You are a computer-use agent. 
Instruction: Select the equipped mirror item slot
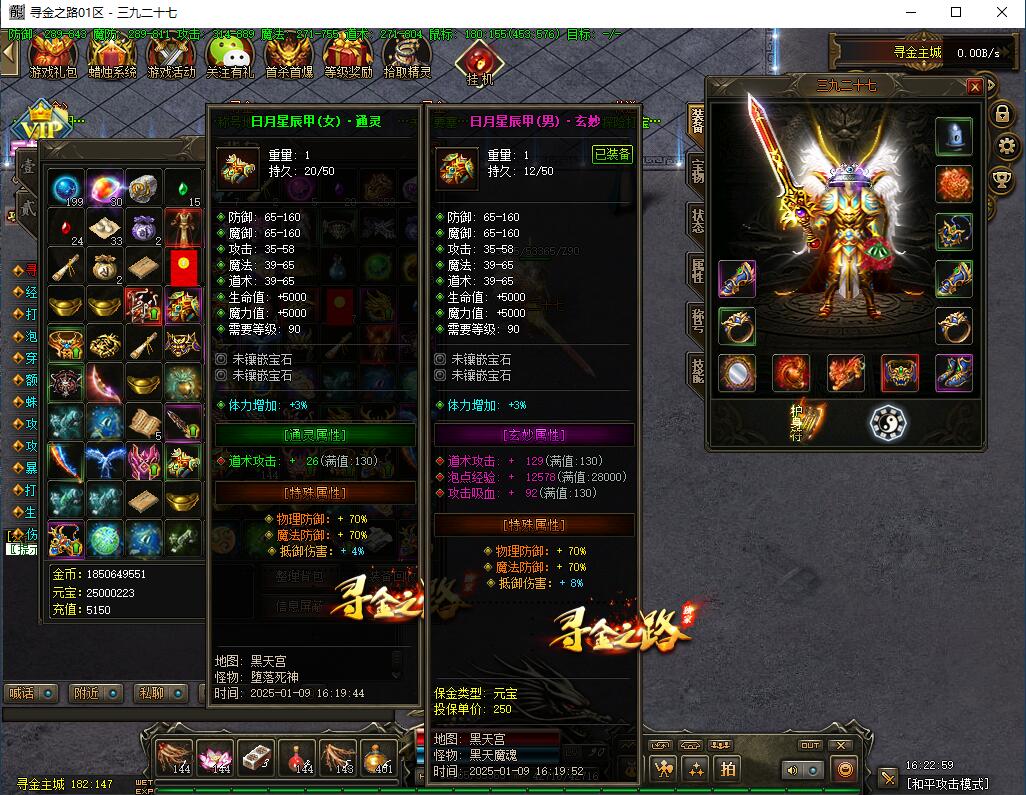[737, 372]
